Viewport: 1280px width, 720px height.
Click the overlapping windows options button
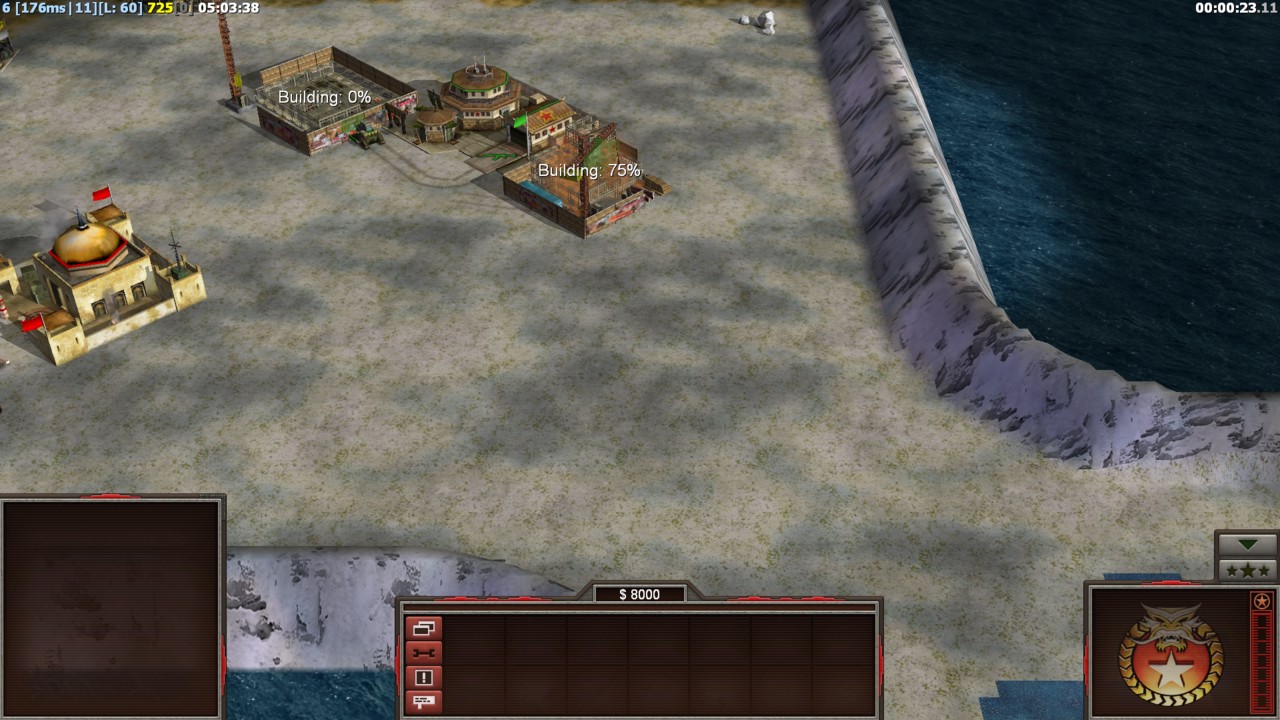pos(424,629)
